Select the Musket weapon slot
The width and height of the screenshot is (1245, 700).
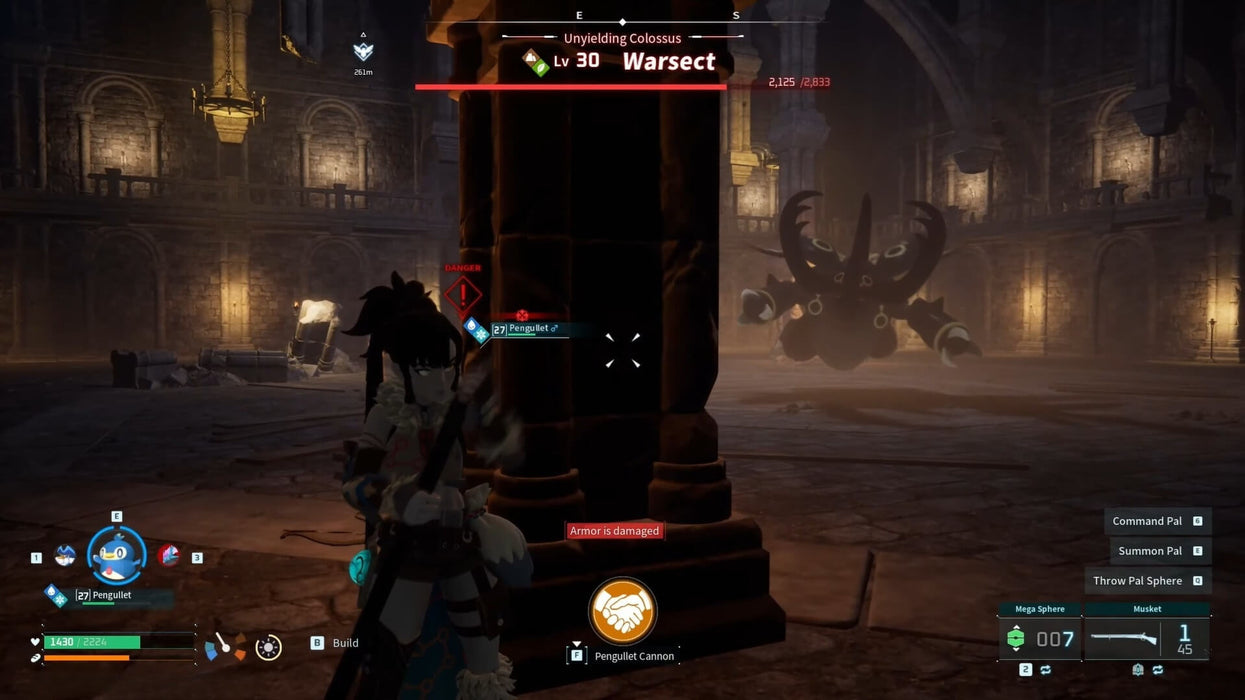pos(1147,638)
